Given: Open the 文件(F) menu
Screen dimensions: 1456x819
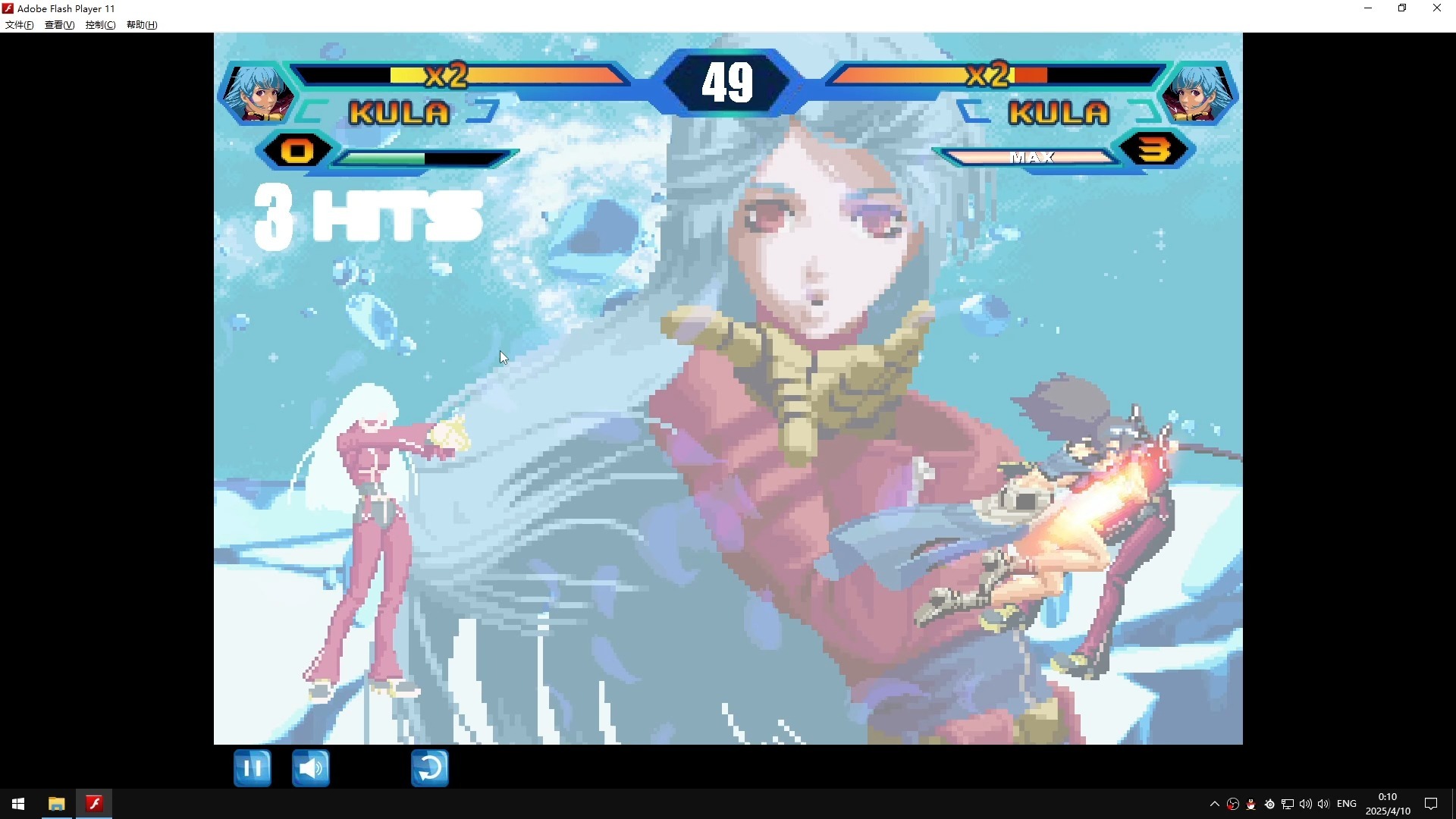Looking at the screenshot, I should pyautogui.click(x=20, y=25).
